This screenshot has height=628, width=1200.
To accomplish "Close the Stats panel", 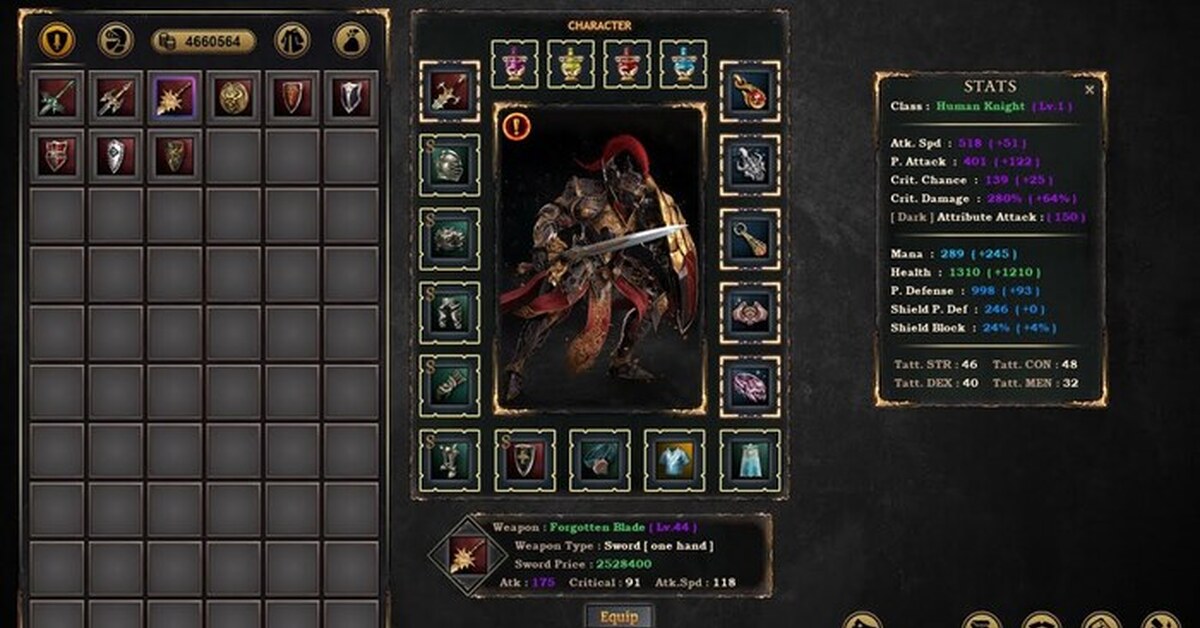I will pos(1089,90).
